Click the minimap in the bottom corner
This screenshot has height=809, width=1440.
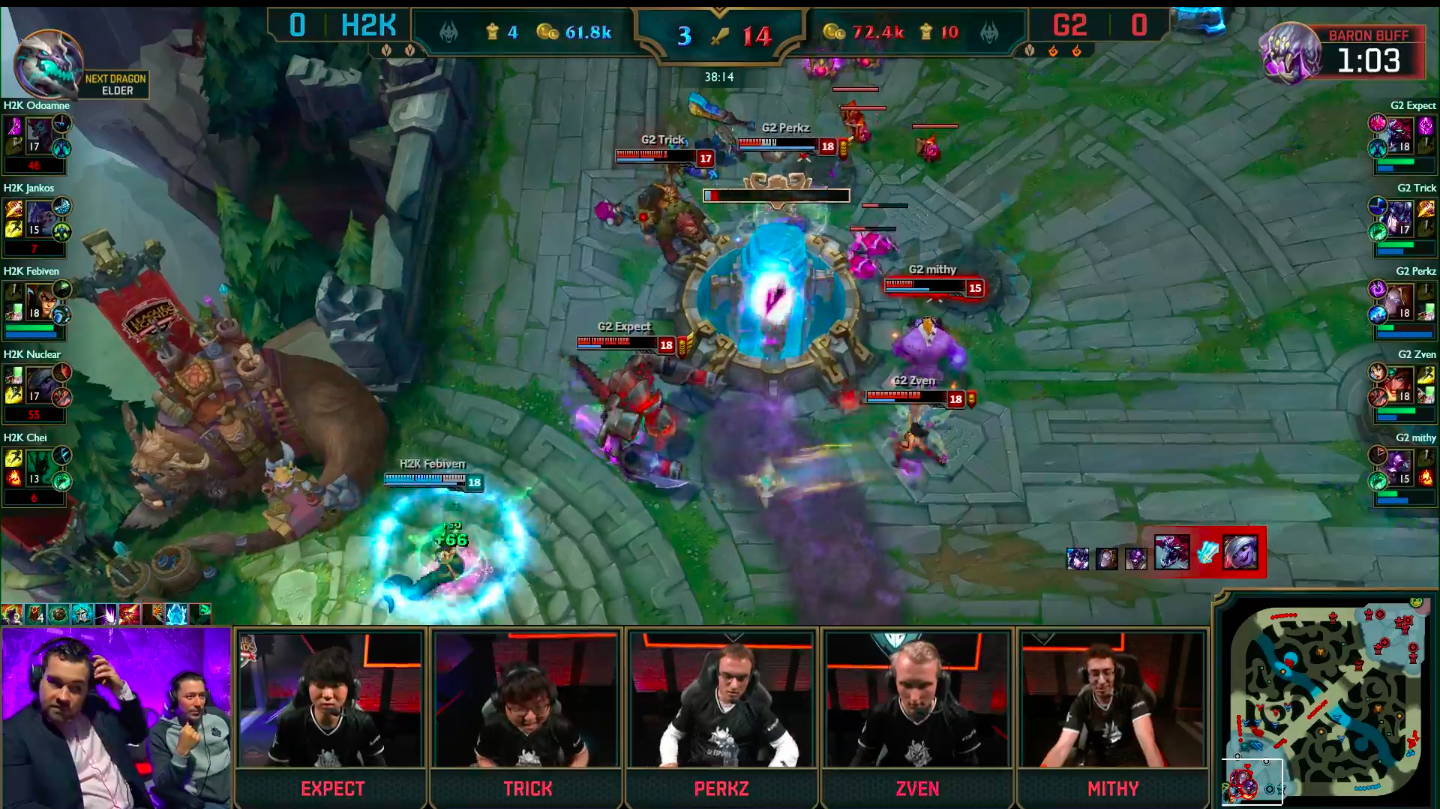[x=1325, y=700]
